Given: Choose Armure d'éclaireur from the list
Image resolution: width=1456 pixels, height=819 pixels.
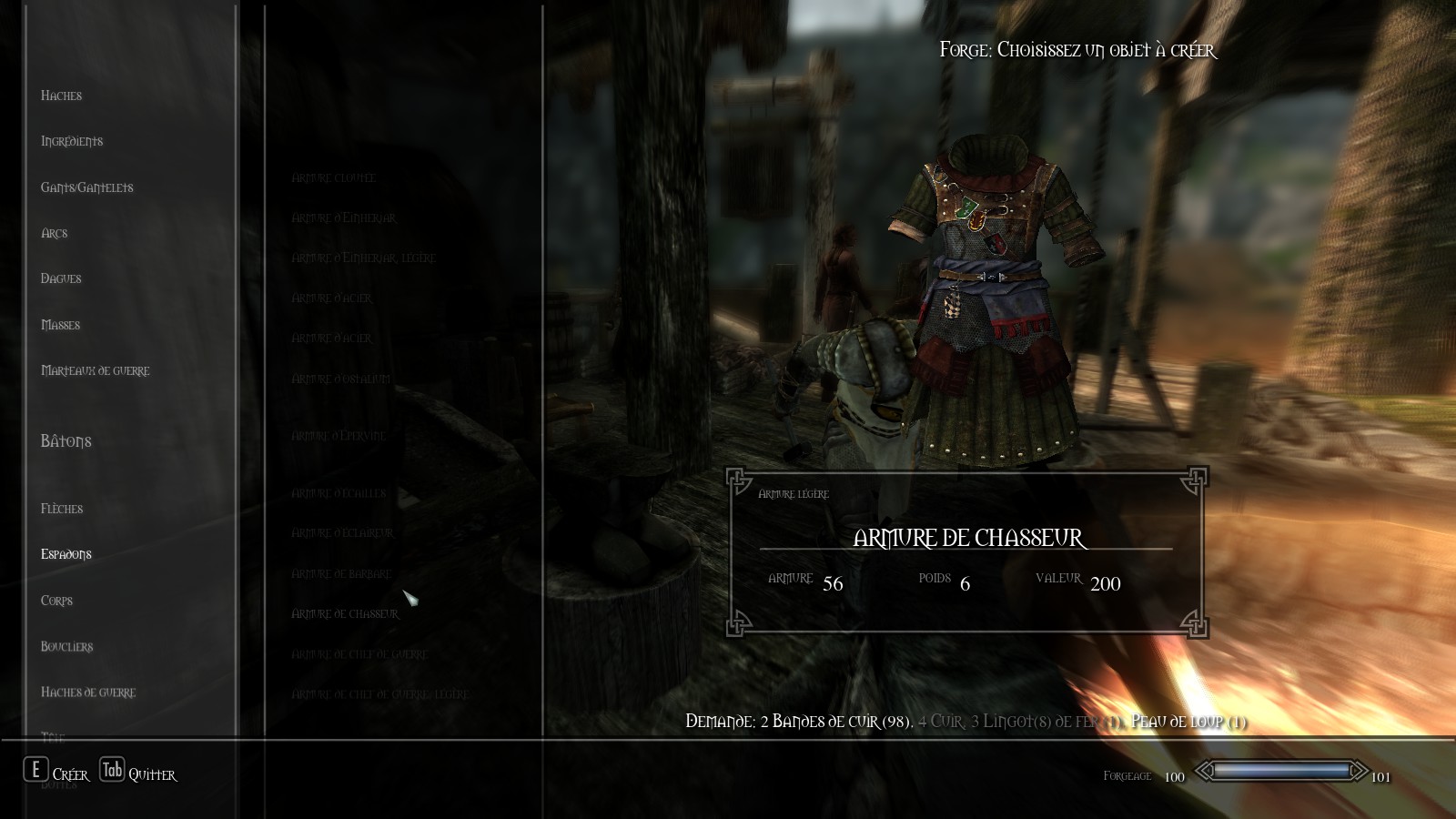Looking at the screenshot, I should [x=342, y=533].
